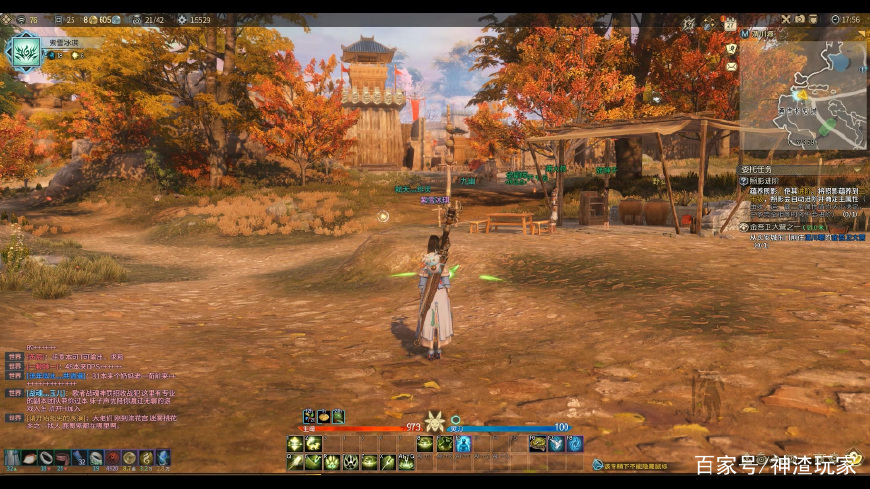The width and height of the screenshot is (870, 489).
Task: Open the calendar events icon
Action: (730, 22)
